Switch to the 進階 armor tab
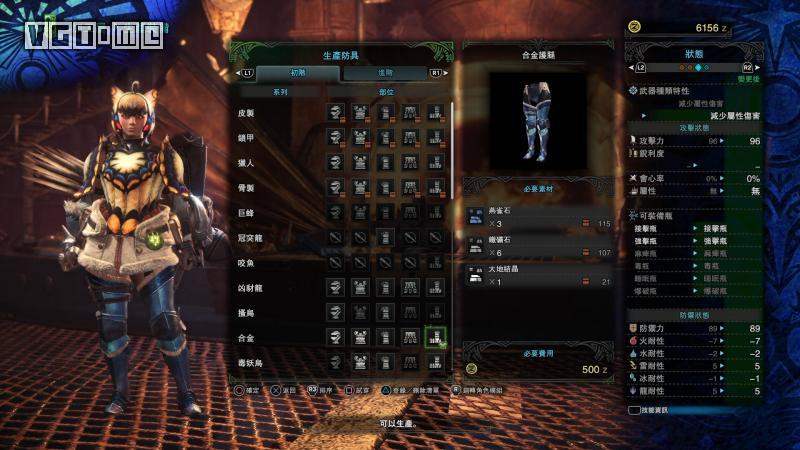This screenshot has width=800, height=450. tap(386, 73)
